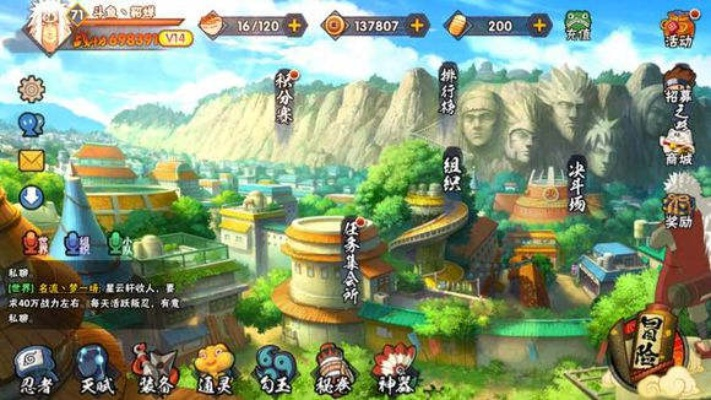Open the 商城 (Shop) icon
The width and height of the screenshot is (711, 400).
pos(679,147)
